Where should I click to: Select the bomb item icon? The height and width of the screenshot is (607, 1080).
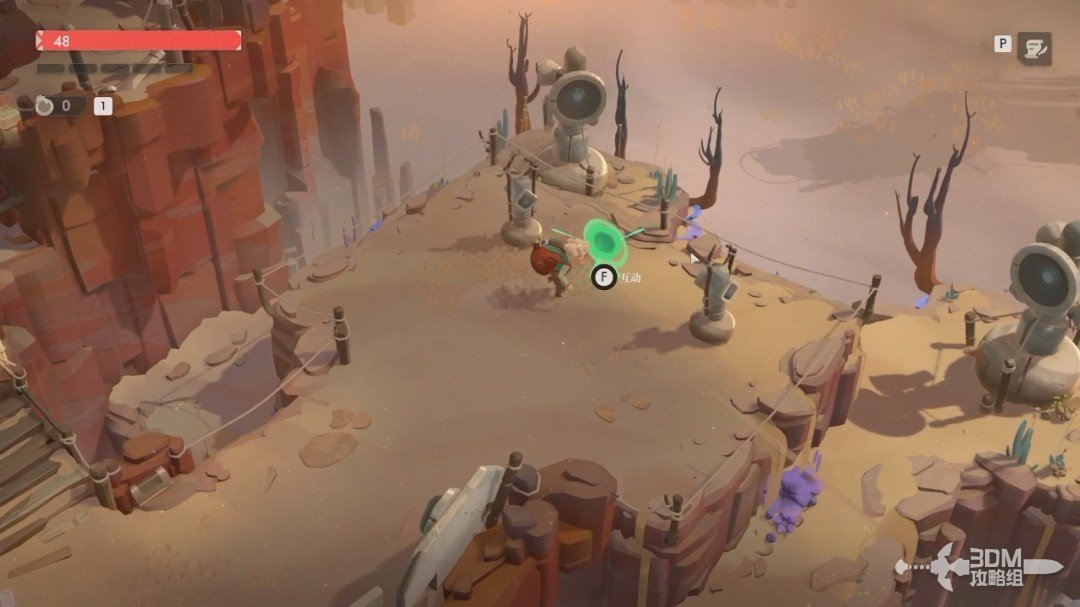click(x=45, y=105)
